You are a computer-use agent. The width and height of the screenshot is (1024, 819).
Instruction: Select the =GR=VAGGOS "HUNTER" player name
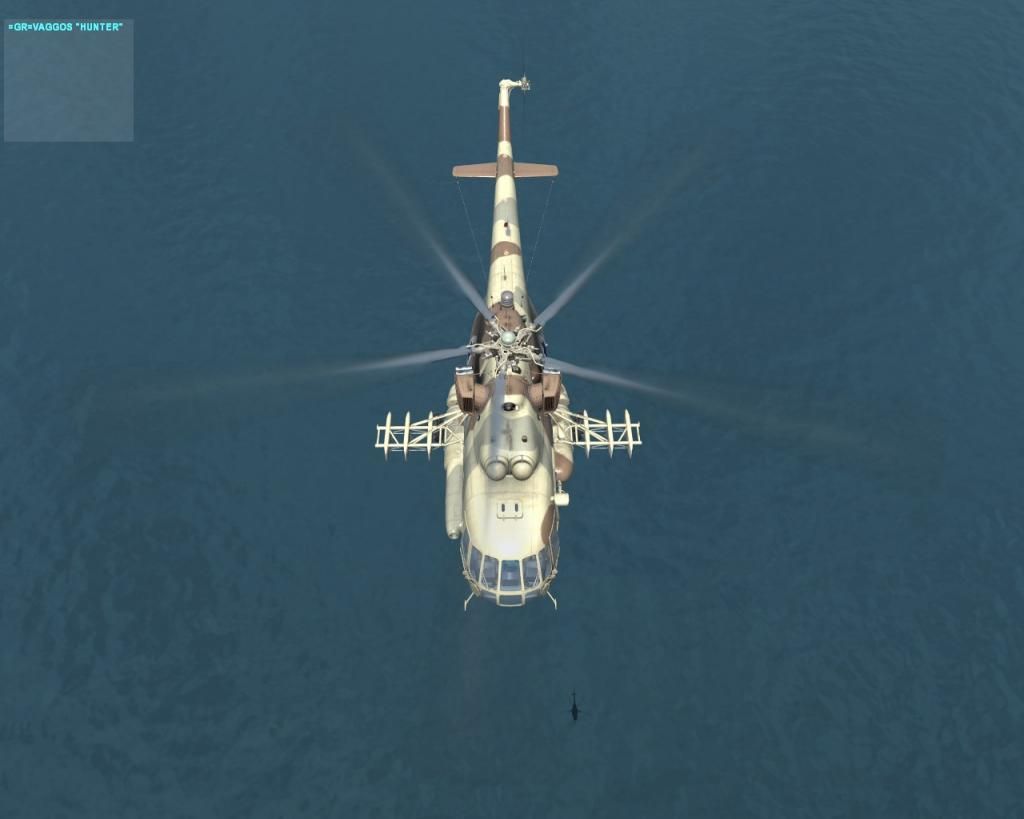pos(66,27)
